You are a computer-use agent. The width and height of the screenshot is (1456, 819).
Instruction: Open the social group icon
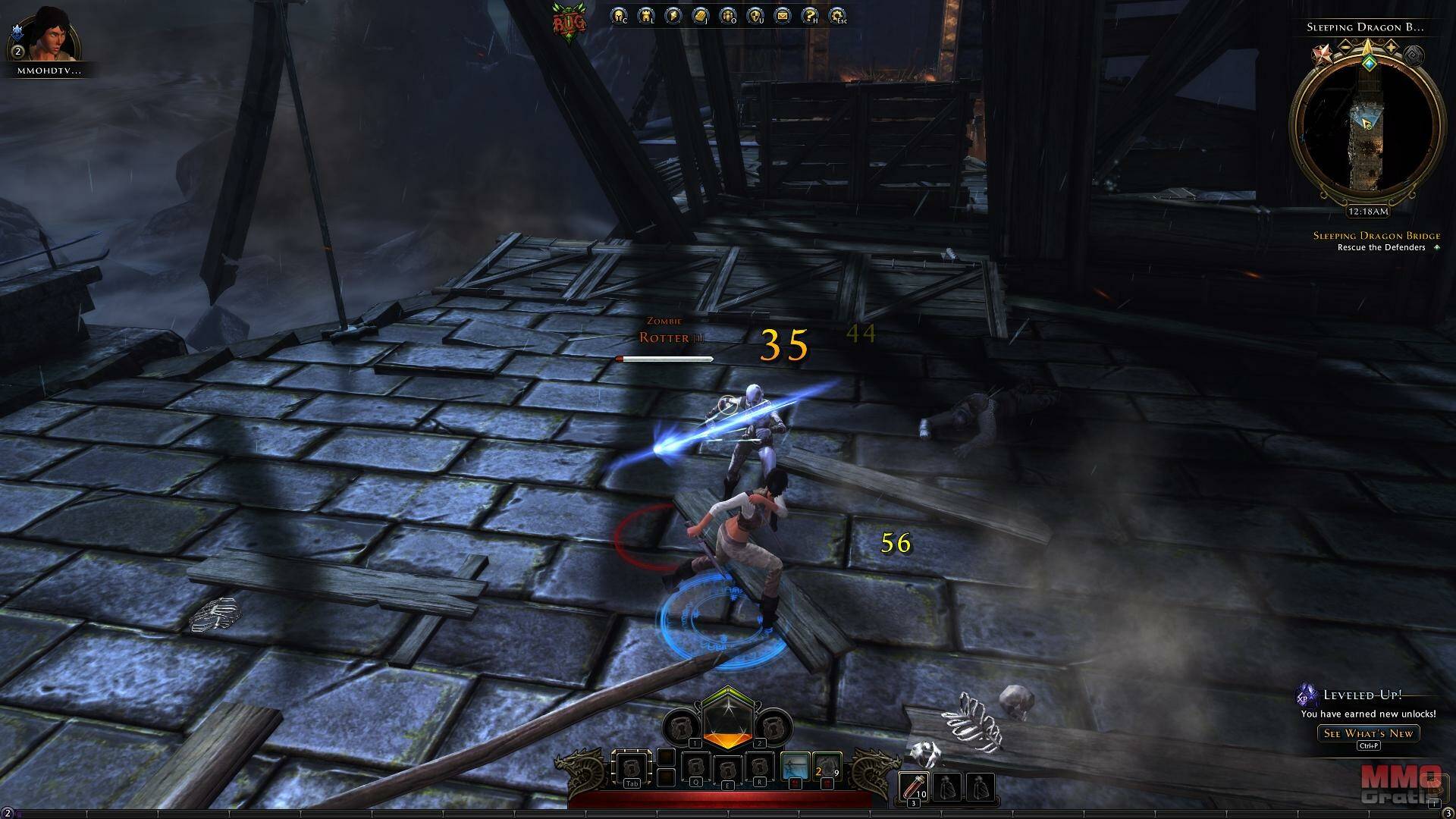[727, 15]
